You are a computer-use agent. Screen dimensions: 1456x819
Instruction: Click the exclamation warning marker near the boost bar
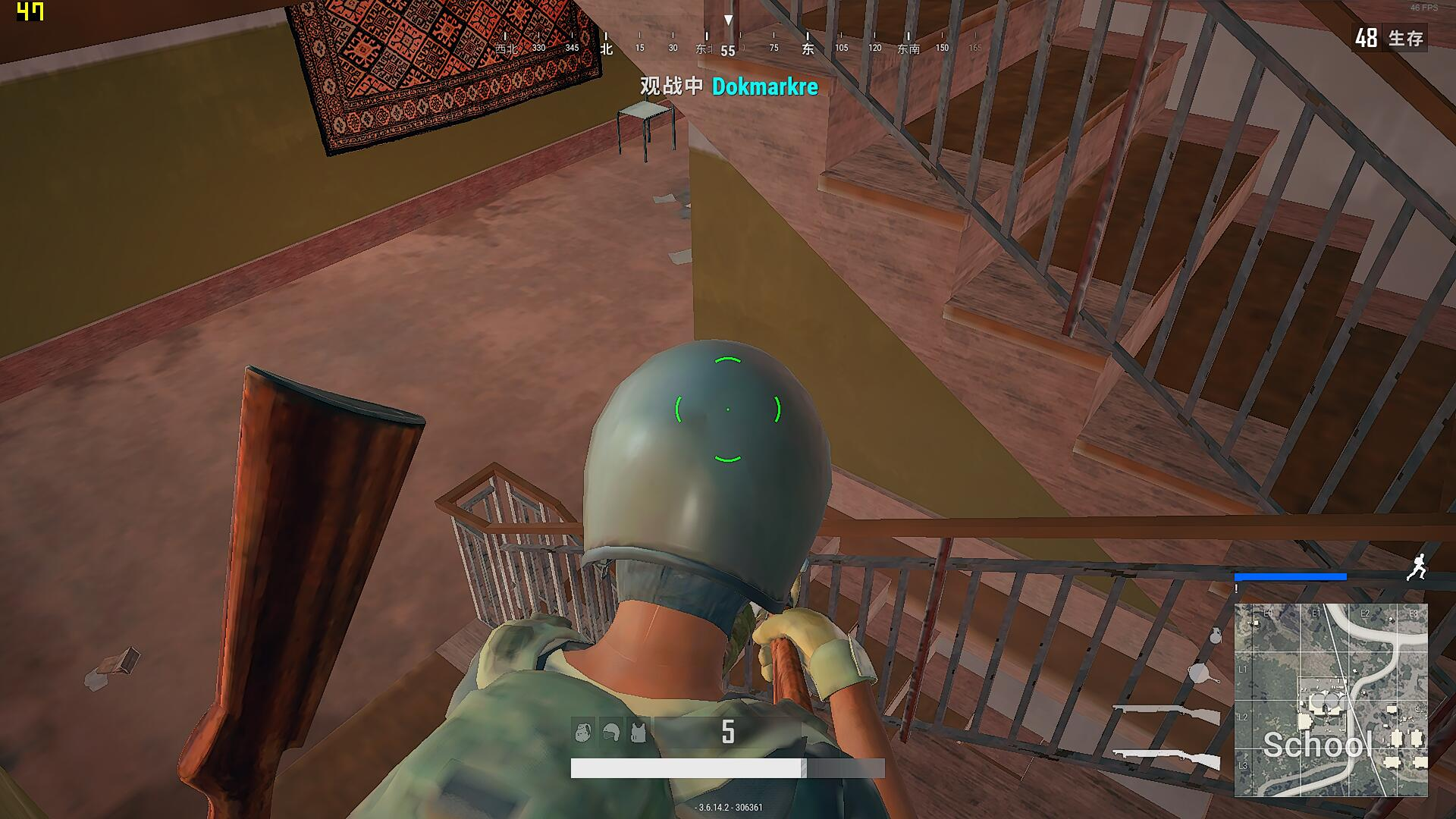pos(1236,588)
